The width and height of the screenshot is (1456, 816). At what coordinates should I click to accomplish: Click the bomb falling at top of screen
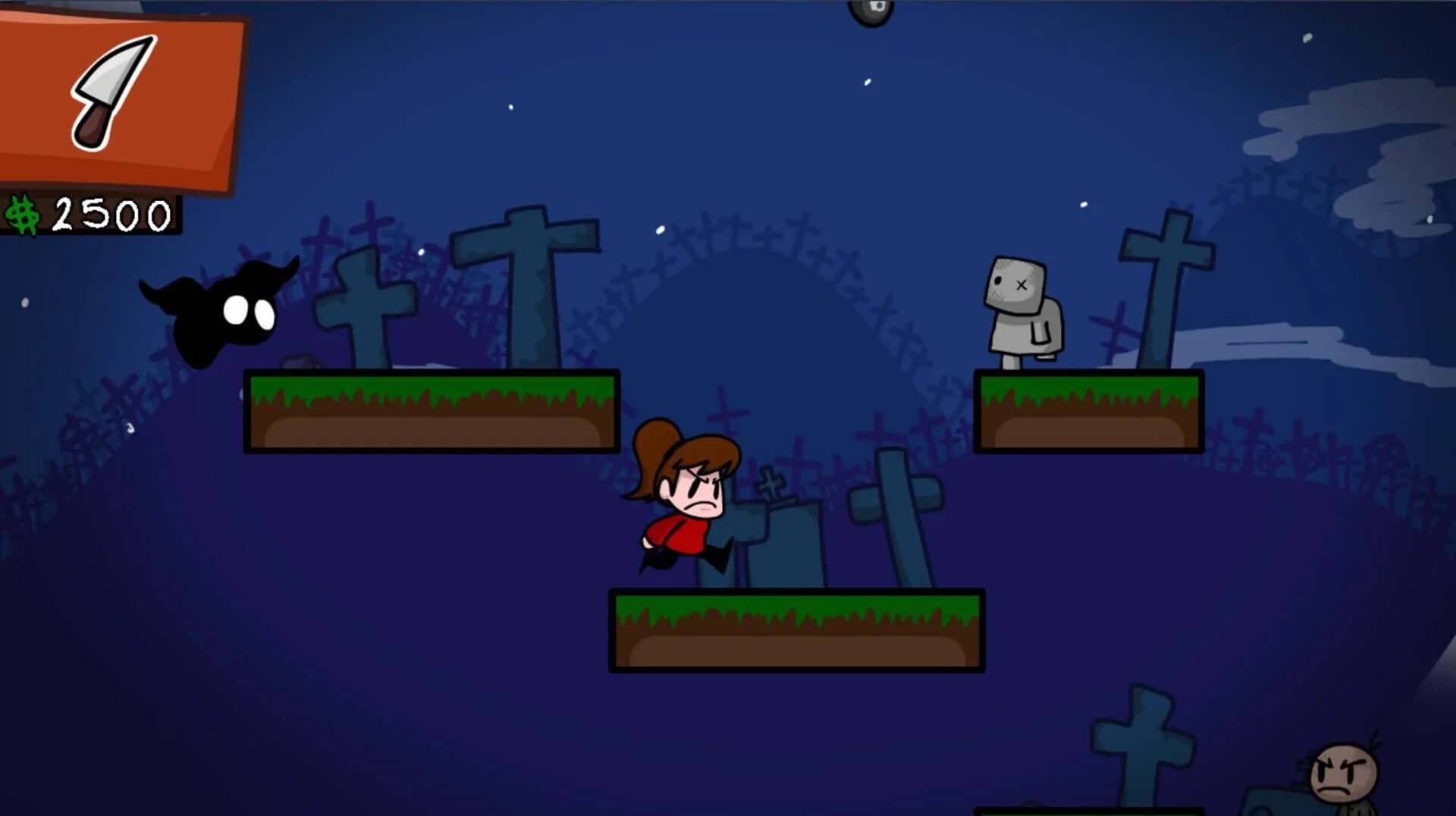[x=872, y=11]
